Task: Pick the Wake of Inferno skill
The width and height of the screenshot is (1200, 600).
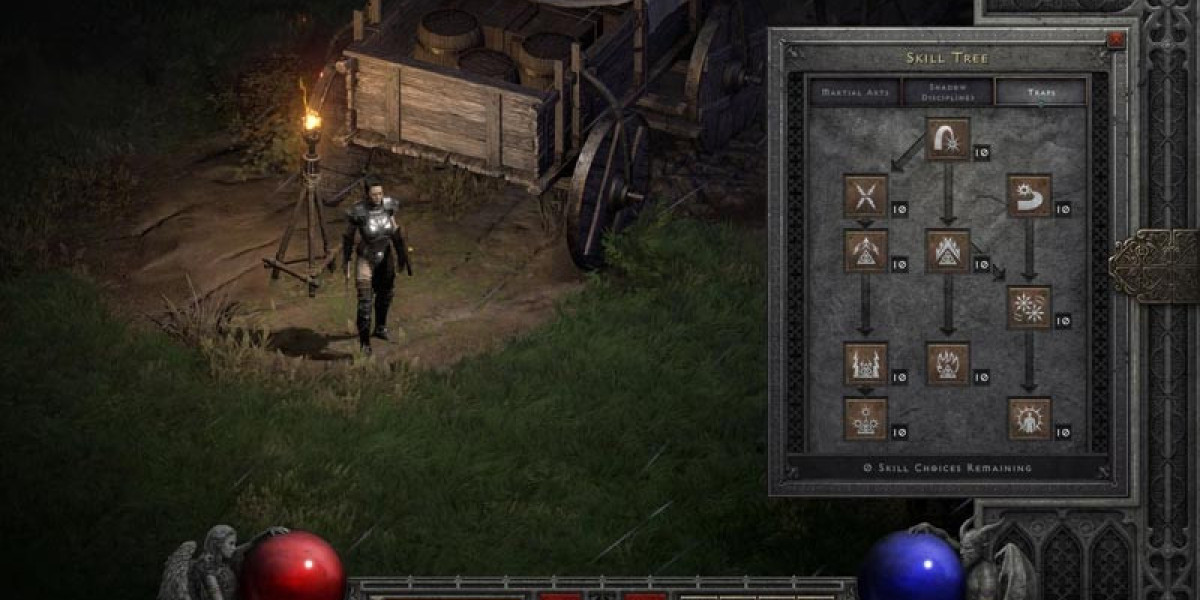Action: (947, 363)
